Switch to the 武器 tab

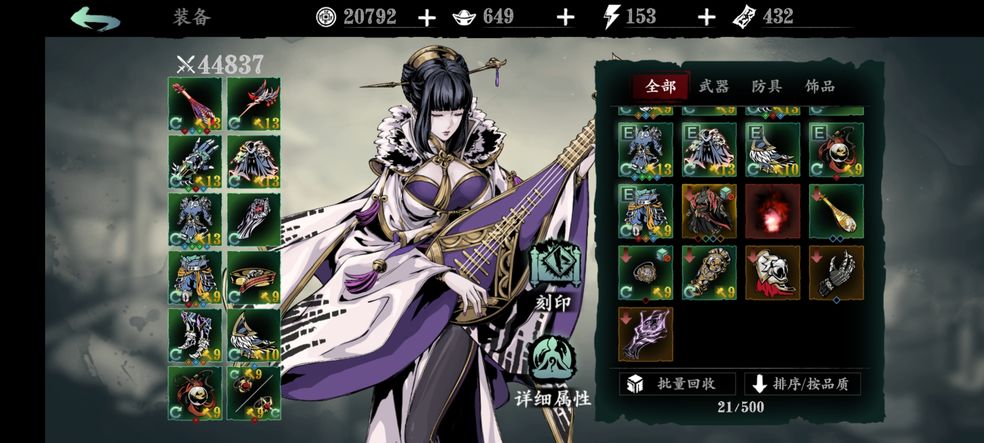(713, 87)
